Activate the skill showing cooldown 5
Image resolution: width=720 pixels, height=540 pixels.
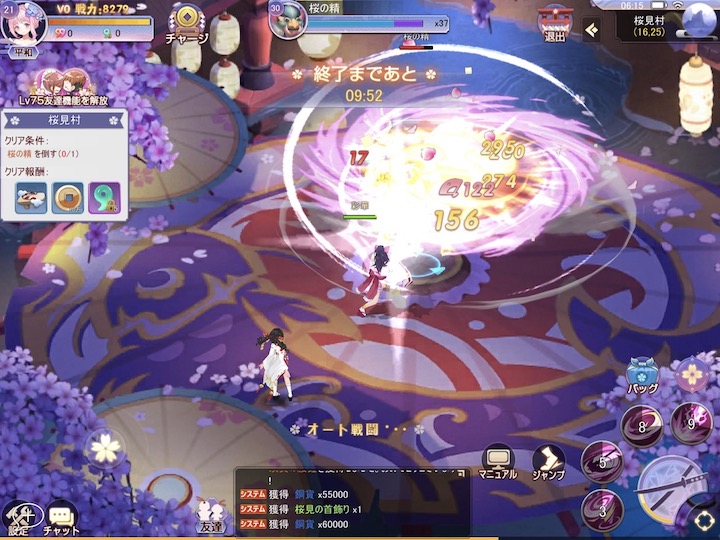(x=601, y=461)
